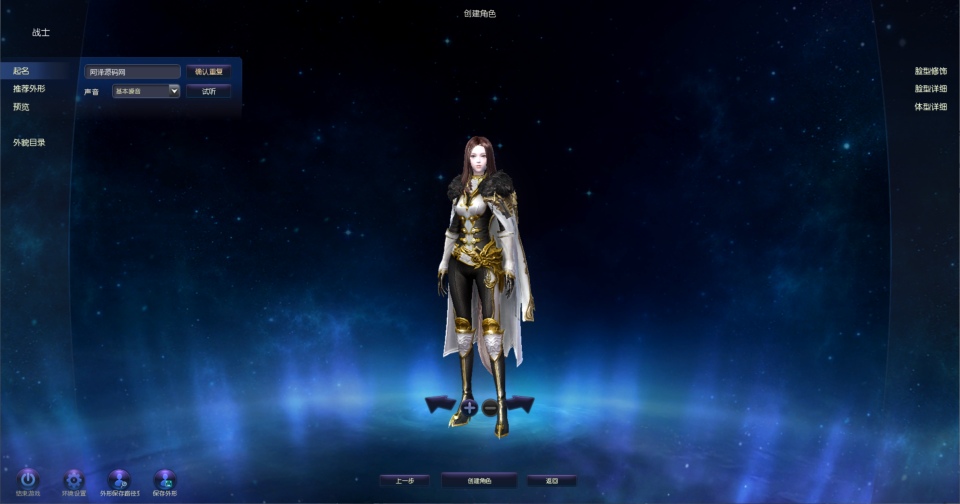Image resolution: width=960 pixels, height=504 pixels.
Task: Click the 试听 voice preview button
Action: point(209,91)
